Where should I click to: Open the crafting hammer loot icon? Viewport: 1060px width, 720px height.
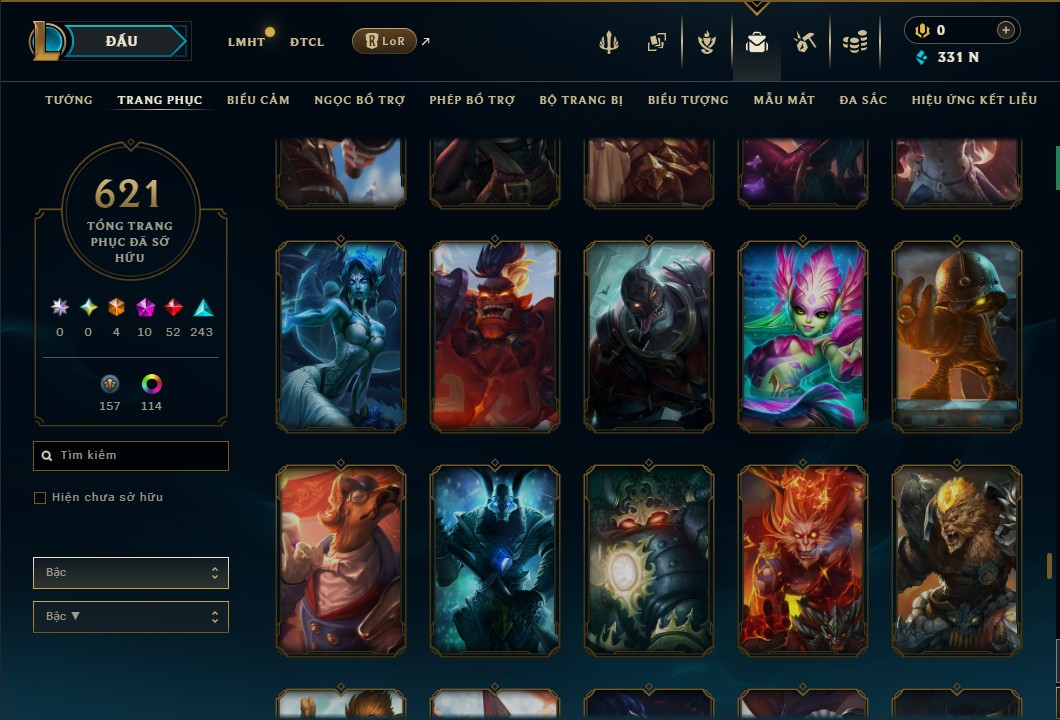[x=805, y=42]
